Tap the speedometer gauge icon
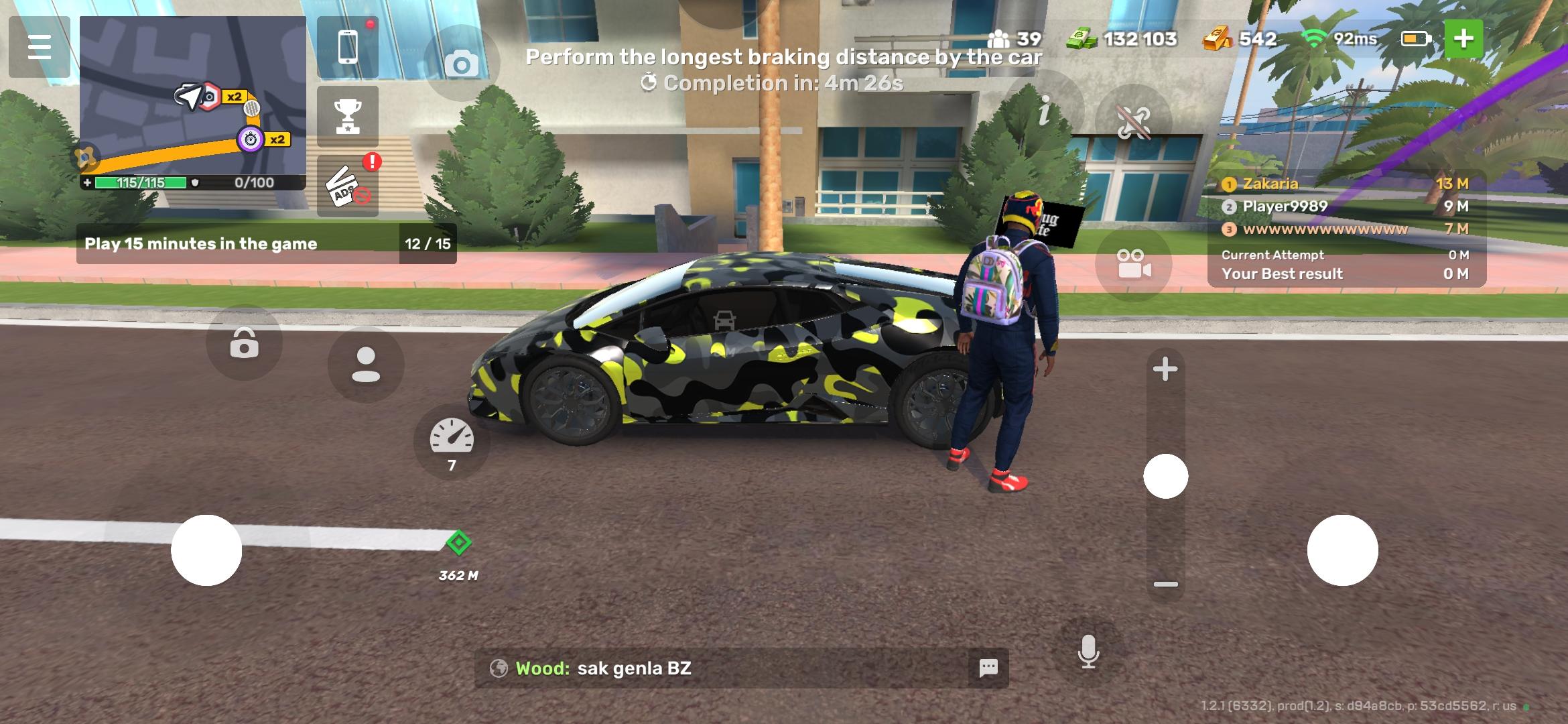Screen dimensions: 1568x724 (452, 439)
